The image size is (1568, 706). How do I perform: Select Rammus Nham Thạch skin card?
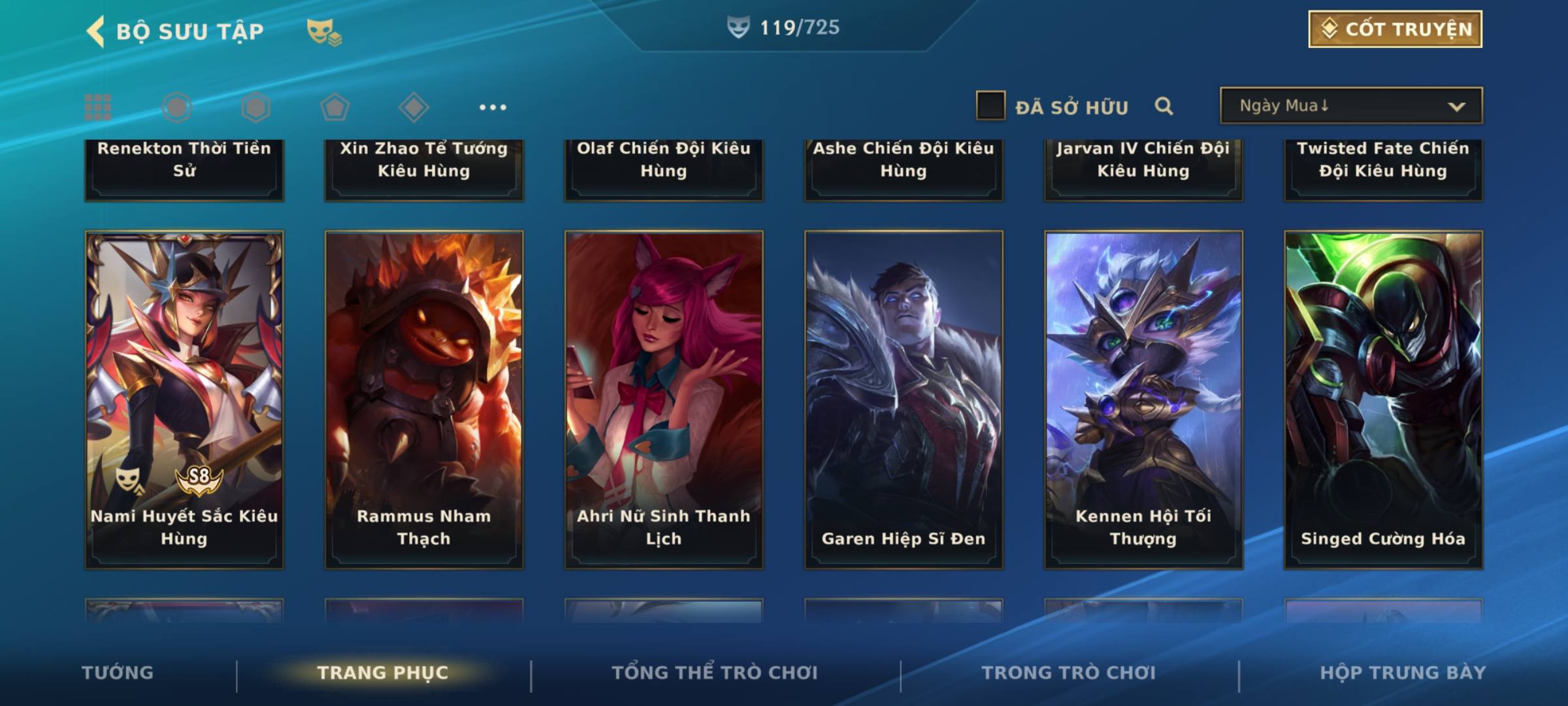coord(424,399)
